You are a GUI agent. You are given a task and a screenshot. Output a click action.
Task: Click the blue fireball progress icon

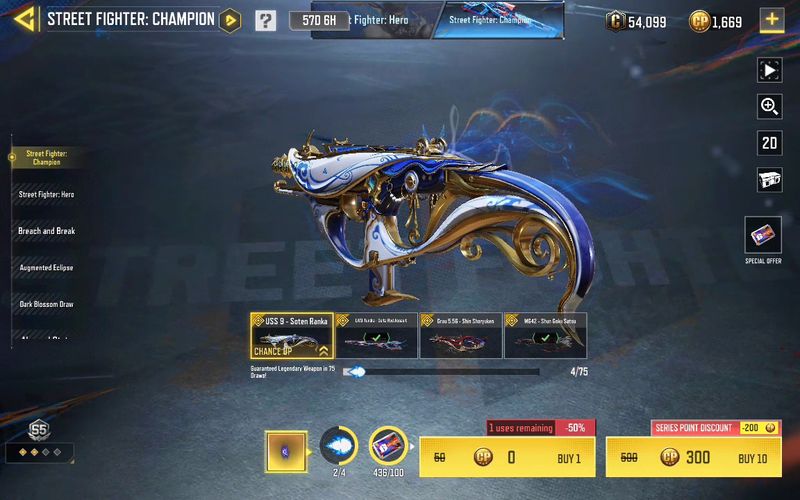tap(338, 444)
